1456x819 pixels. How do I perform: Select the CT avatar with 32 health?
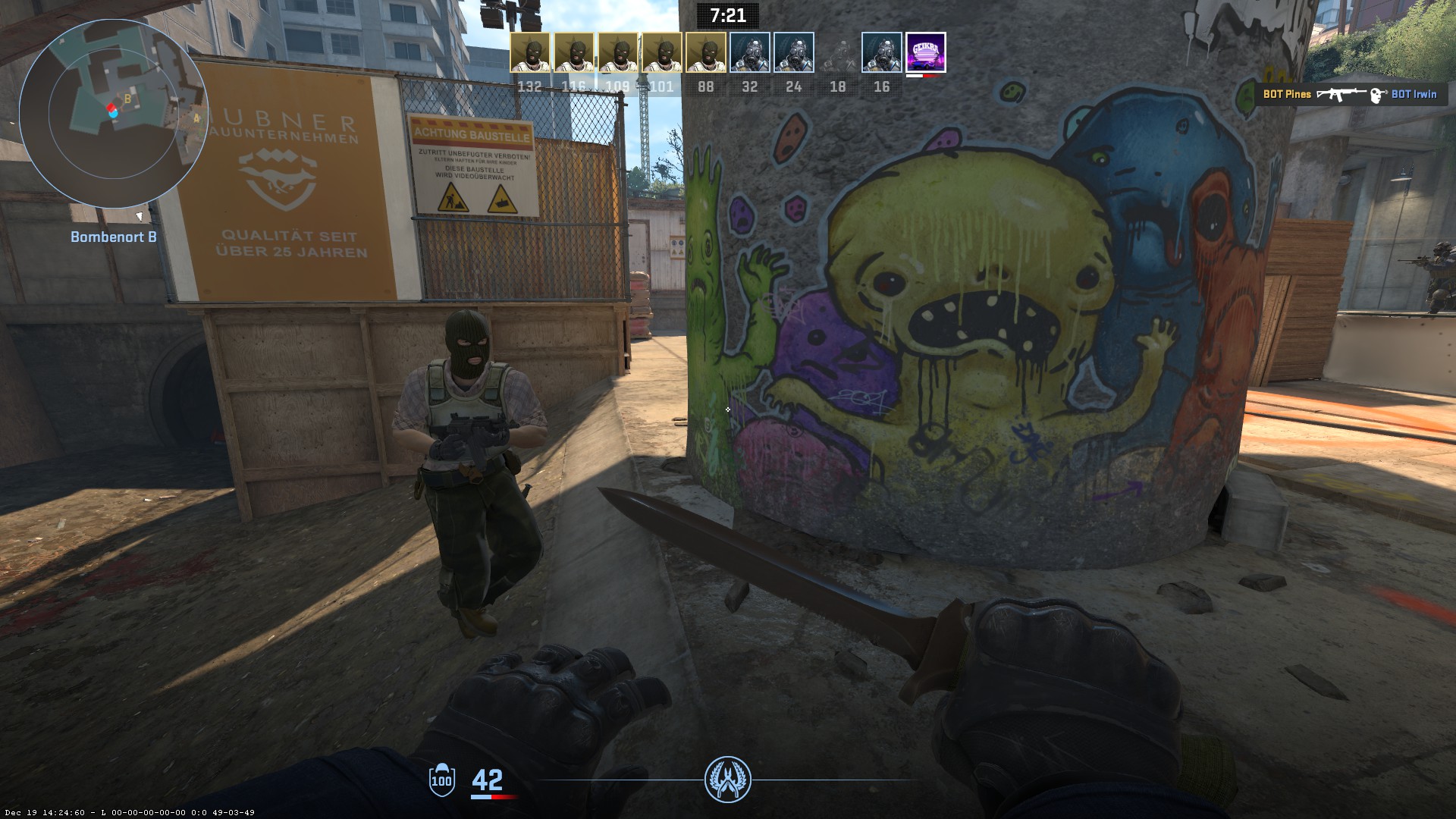[x=748, y=52]
